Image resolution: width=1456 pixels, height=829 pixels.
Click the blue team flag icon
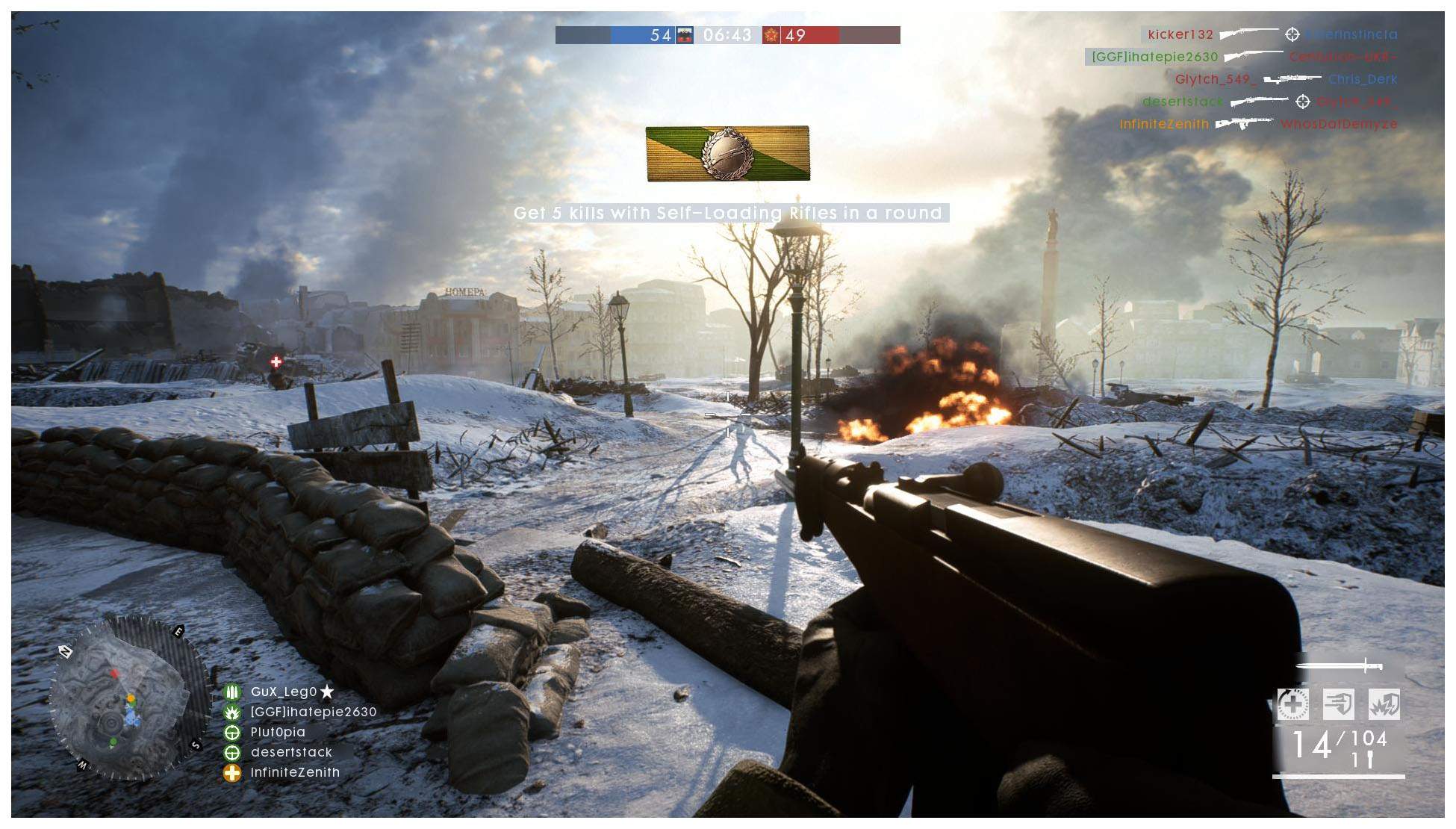click(685, 35)
